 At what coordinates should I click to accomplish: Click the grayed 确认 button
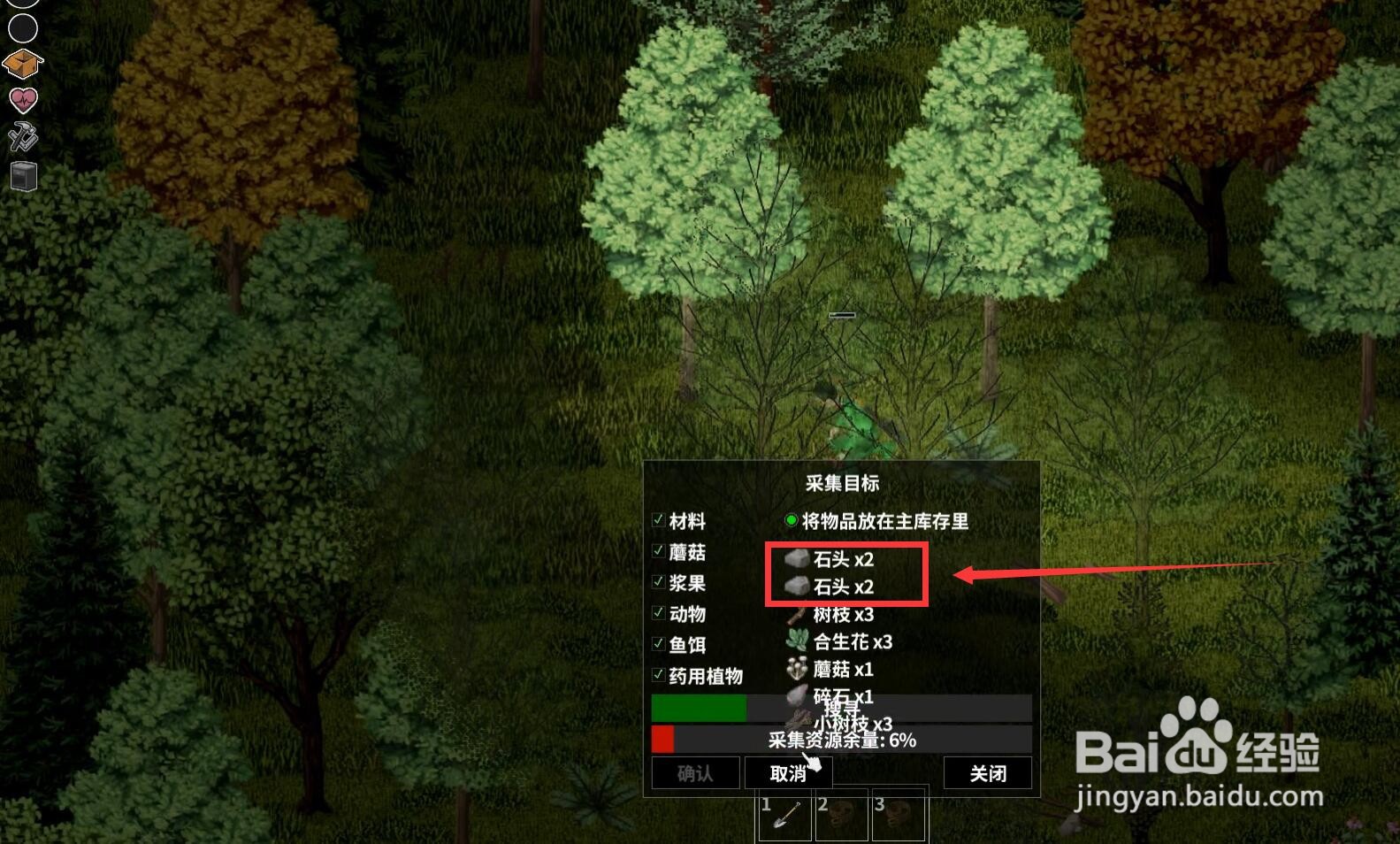point(695,773)
